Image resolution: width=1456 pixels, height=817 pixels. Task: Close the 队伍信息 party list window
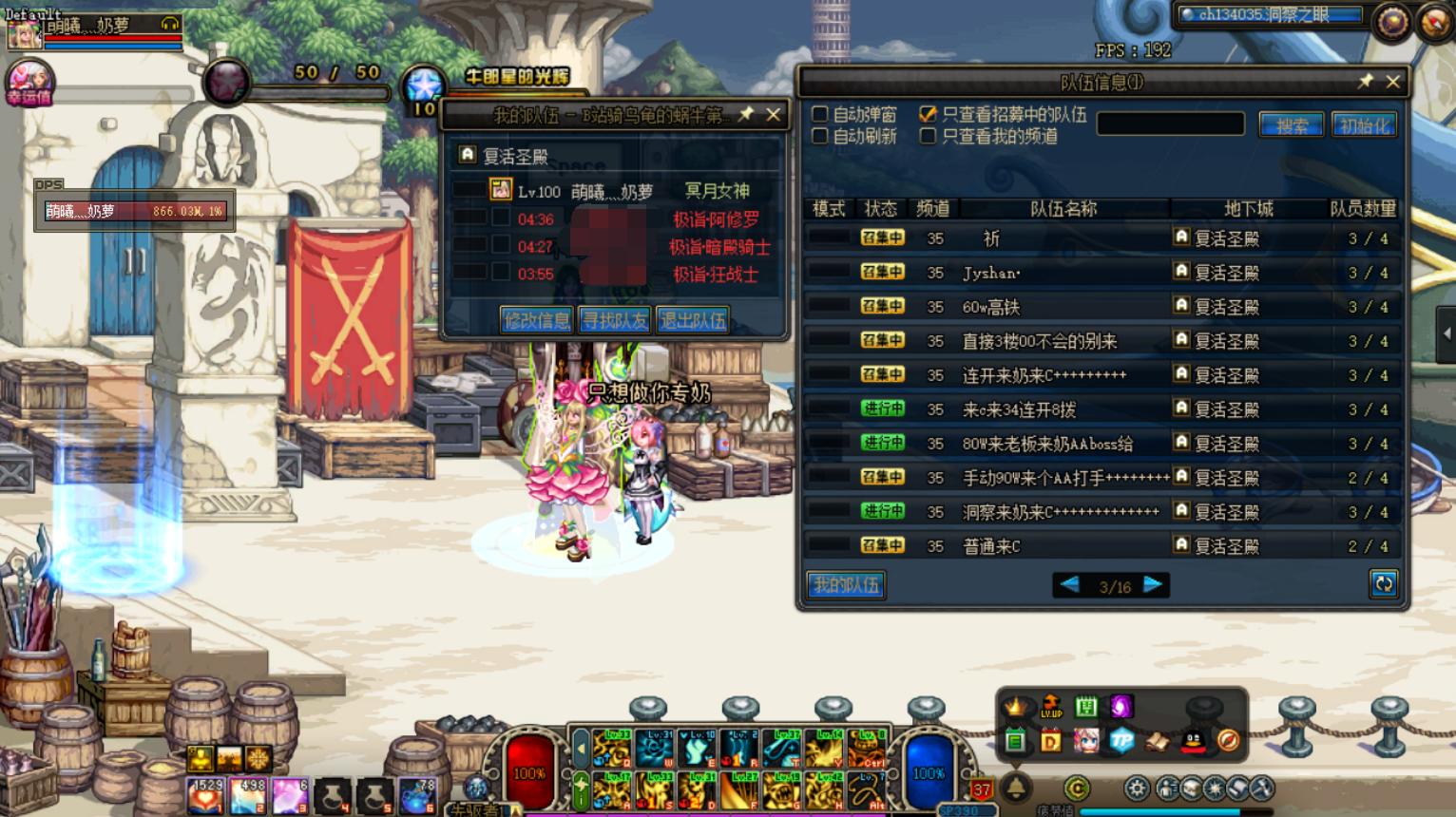tap(1392, 82)
